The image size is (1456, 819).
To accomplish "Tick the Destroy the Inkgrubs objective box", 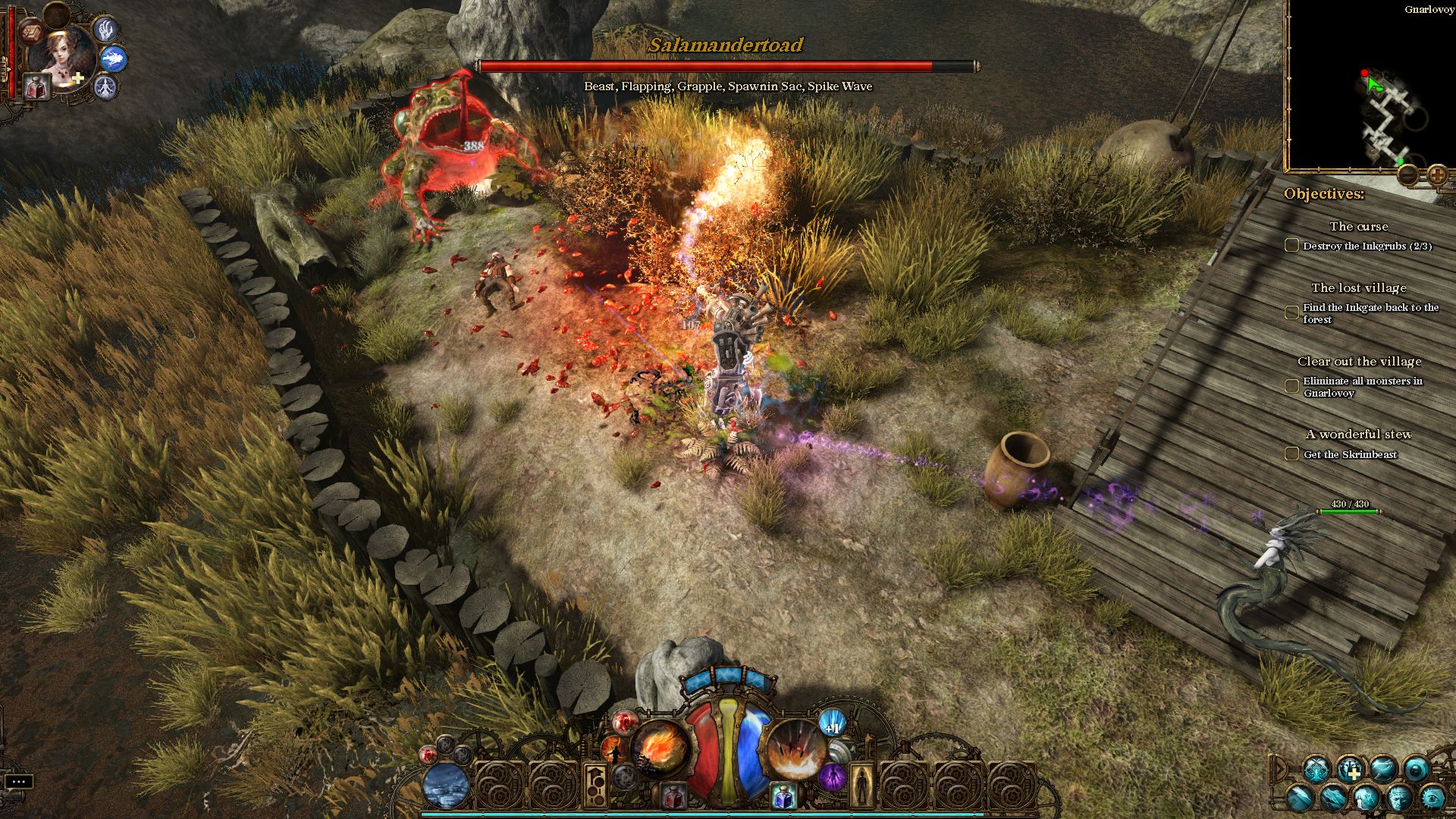I will (1291, 246).
